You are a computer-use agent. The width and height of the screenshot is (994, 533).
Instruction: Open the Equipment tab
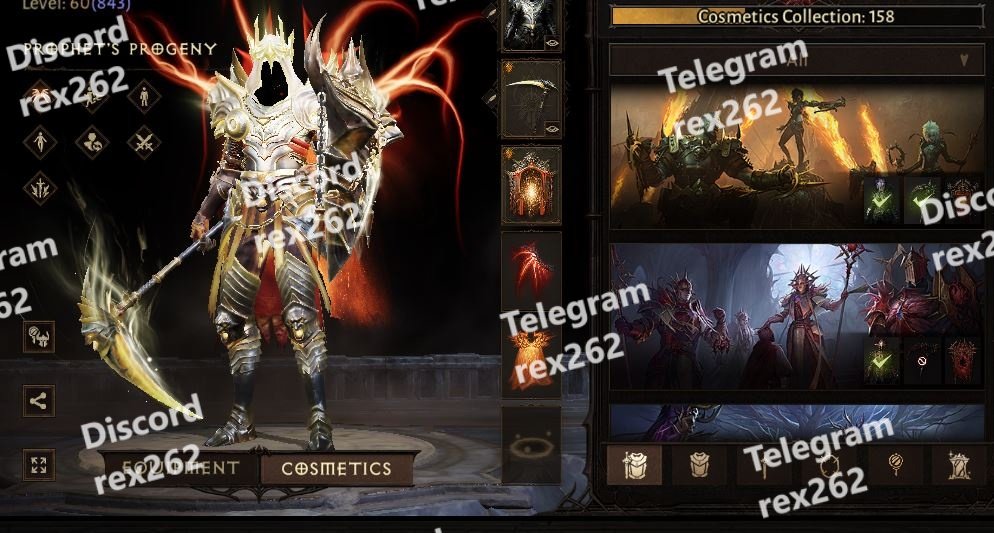pyautogui.click(x=180, y=468)
